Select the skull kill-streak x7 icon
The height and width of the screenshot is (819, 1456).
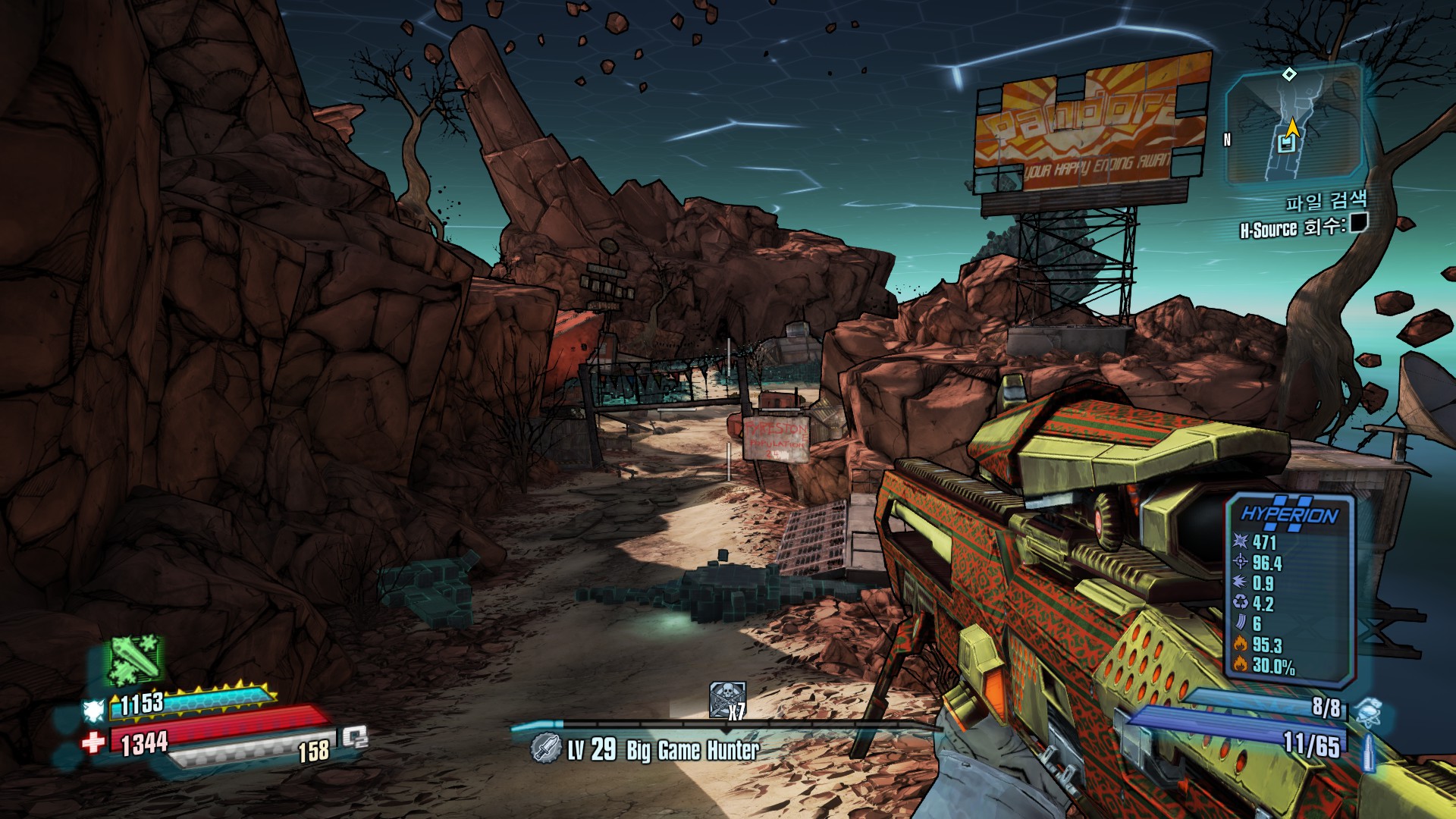tap(726, 699)
